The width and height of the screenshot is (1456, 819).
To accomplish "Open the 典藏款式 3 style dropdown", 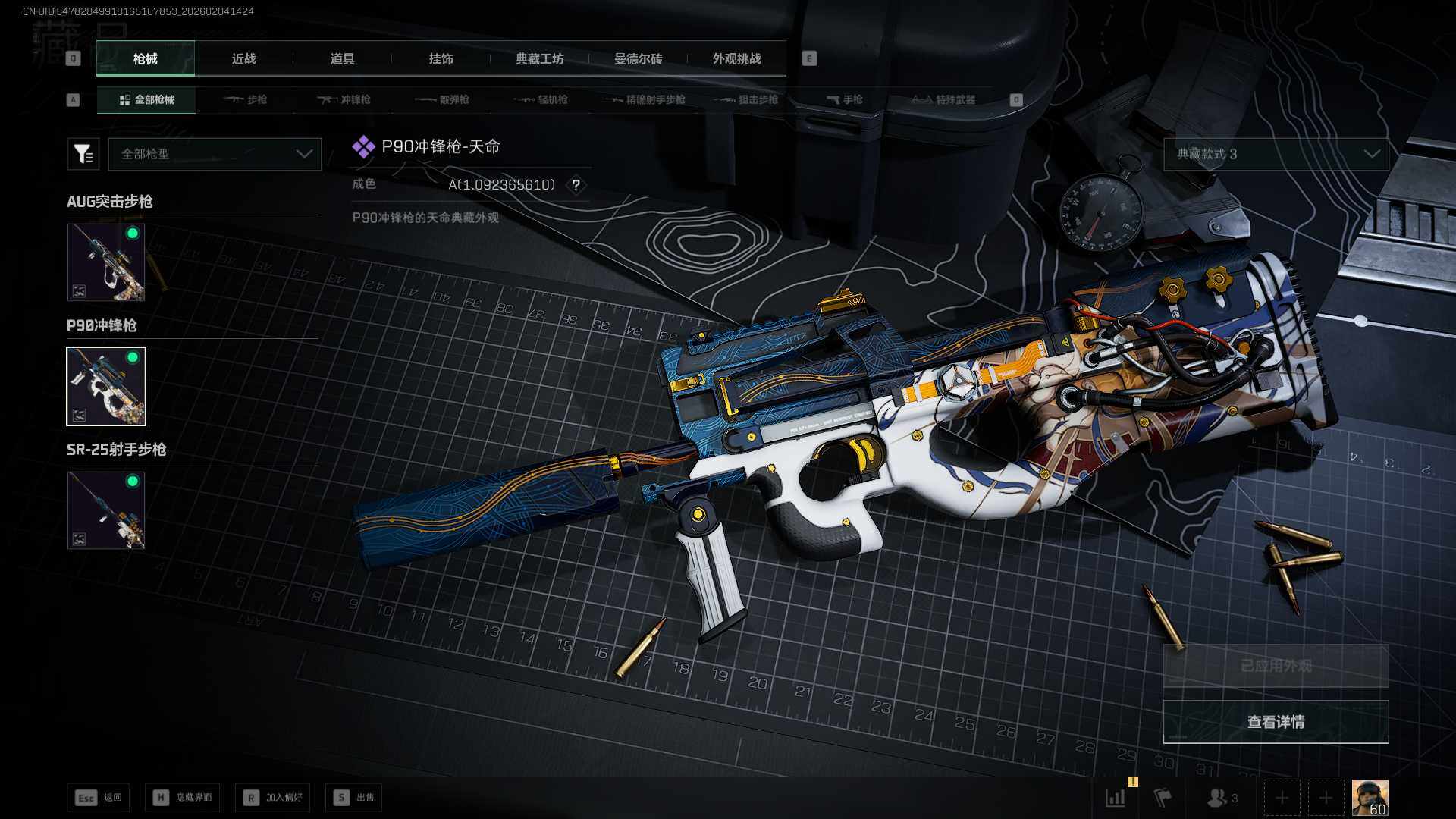I will tap(1276, 154).
